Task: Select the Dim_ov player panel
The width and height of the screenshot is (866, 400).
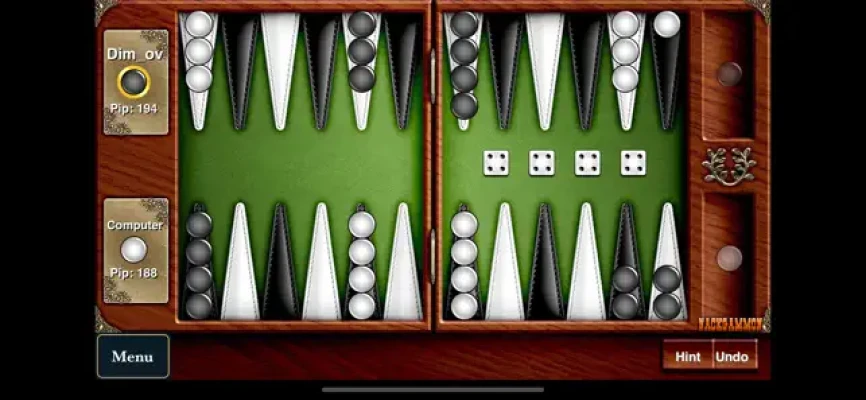Action: pos(135,82)
